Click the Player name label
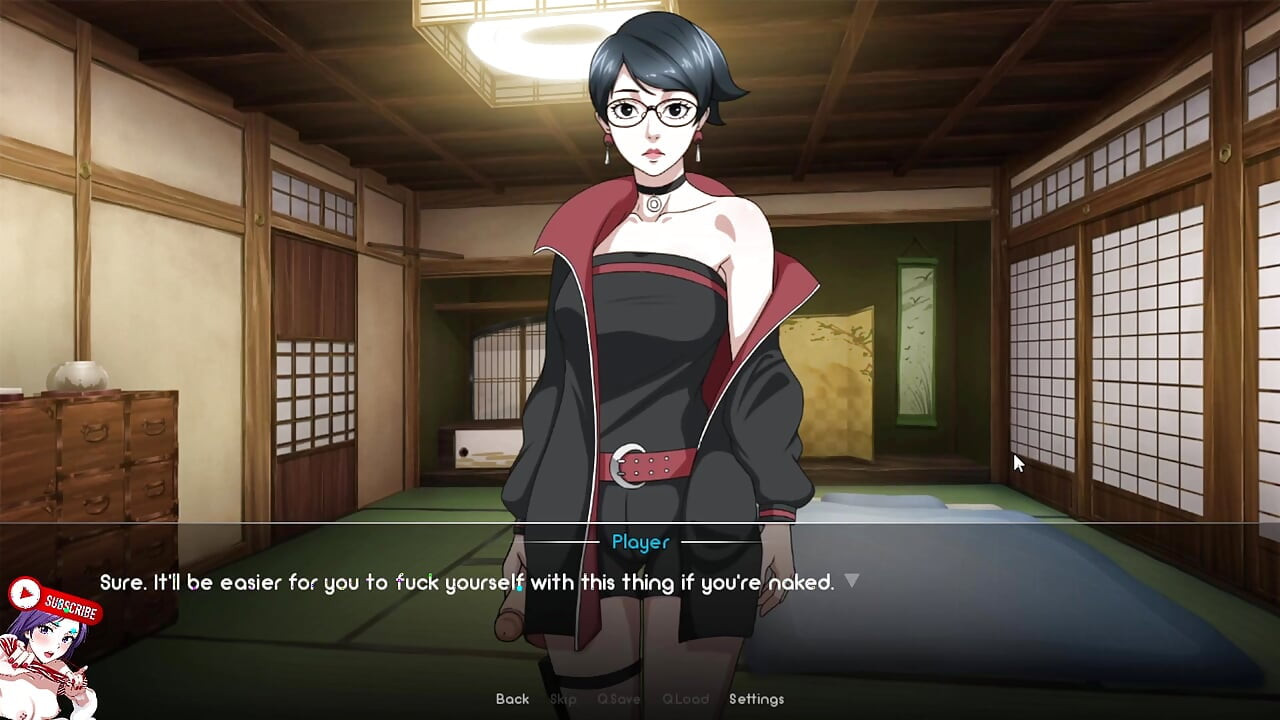Image resolution: width=1280 pixels, height=720 pixels. 639,543
